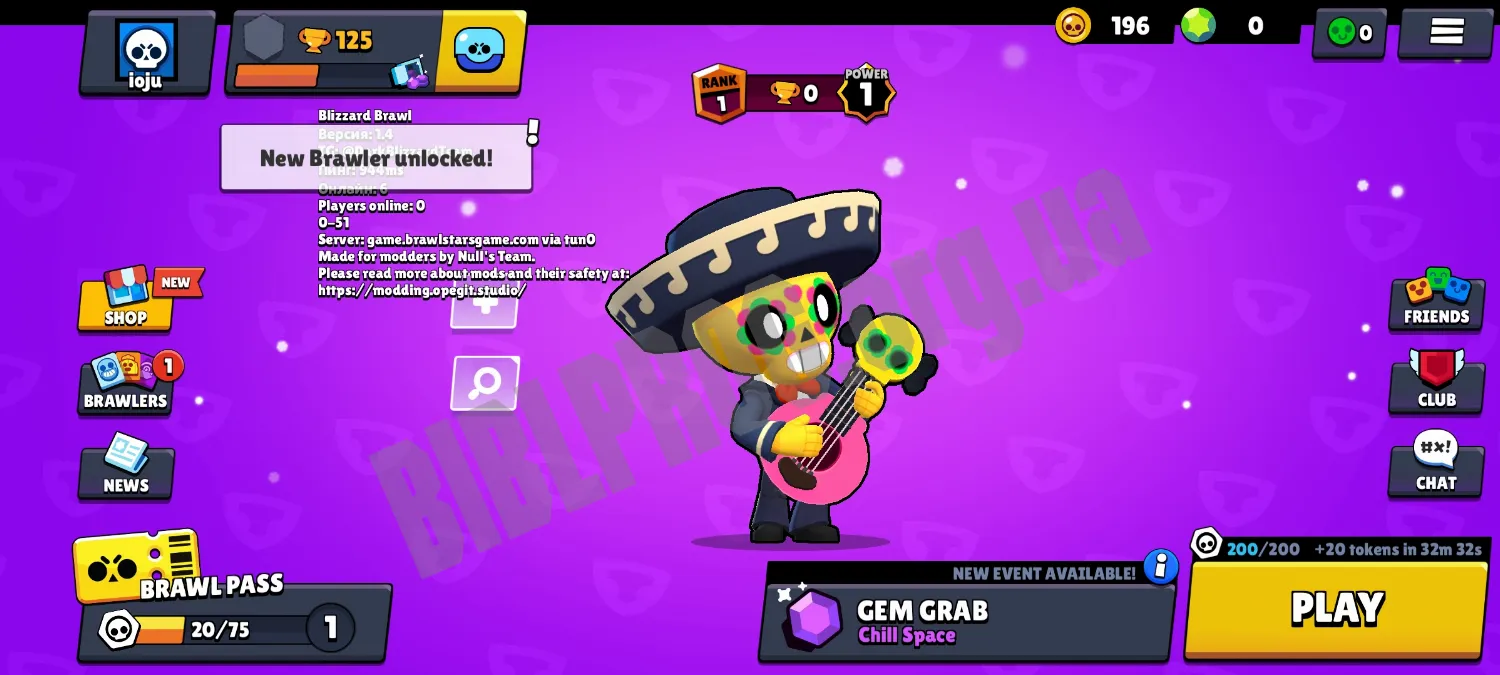Image resolution: width=1500 pixels, height=675 pixels.
Task: Show event info via blue i icon
Action: point(1160,567)
